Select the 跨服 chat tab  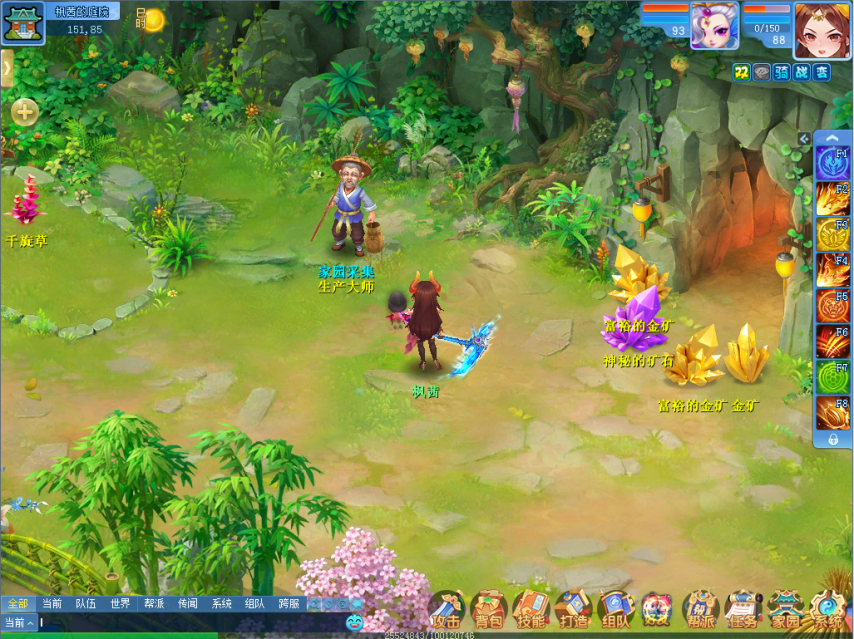tap(289, 604)
